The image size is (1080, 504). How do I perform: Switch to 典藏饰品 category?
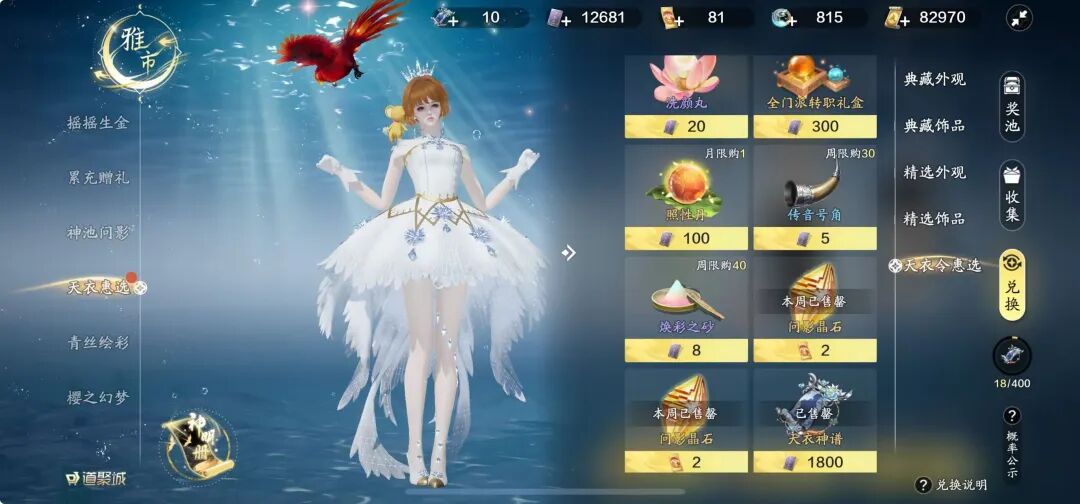(934, 125)
